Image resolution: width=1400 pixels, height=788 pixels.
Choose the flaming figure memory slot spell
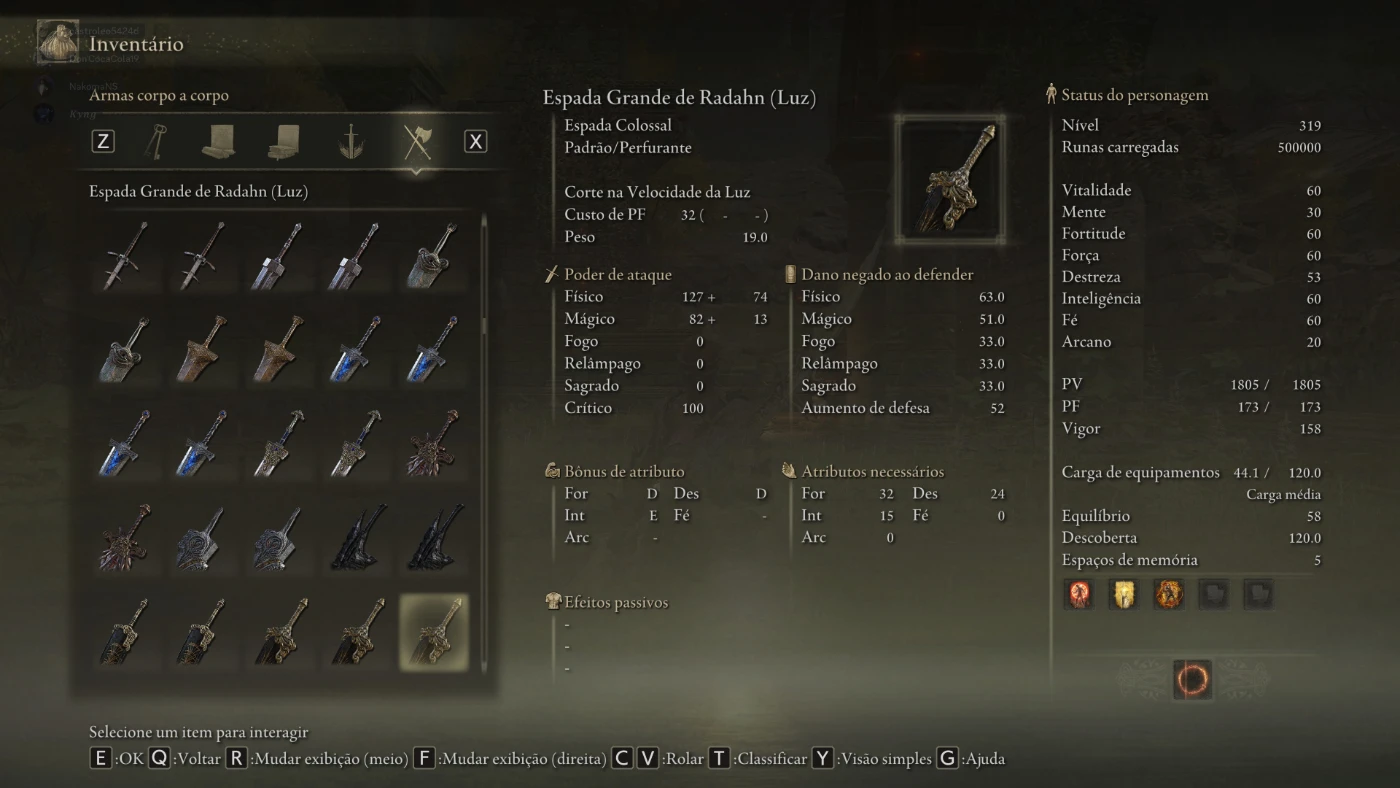pyautogui.click(x=1168, y=594)
